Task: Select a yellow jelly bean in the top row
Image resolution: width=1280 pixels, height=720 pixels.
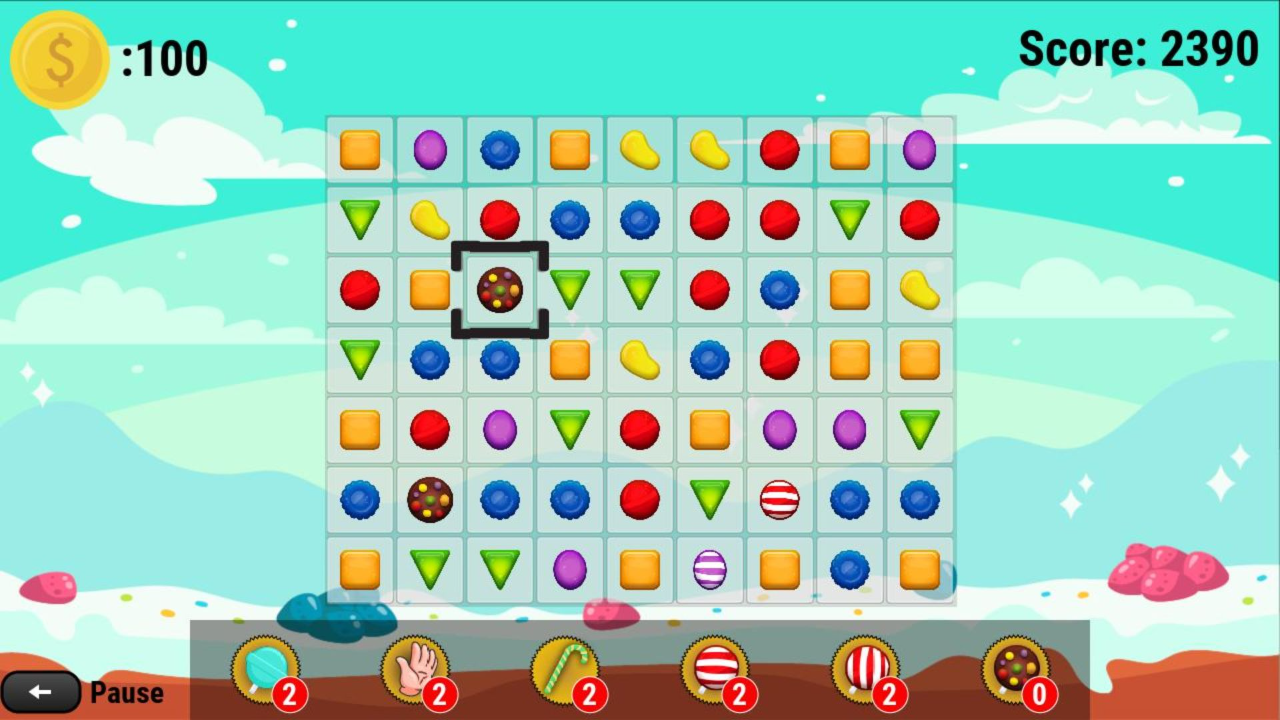Action: click(x=639, y=149)
